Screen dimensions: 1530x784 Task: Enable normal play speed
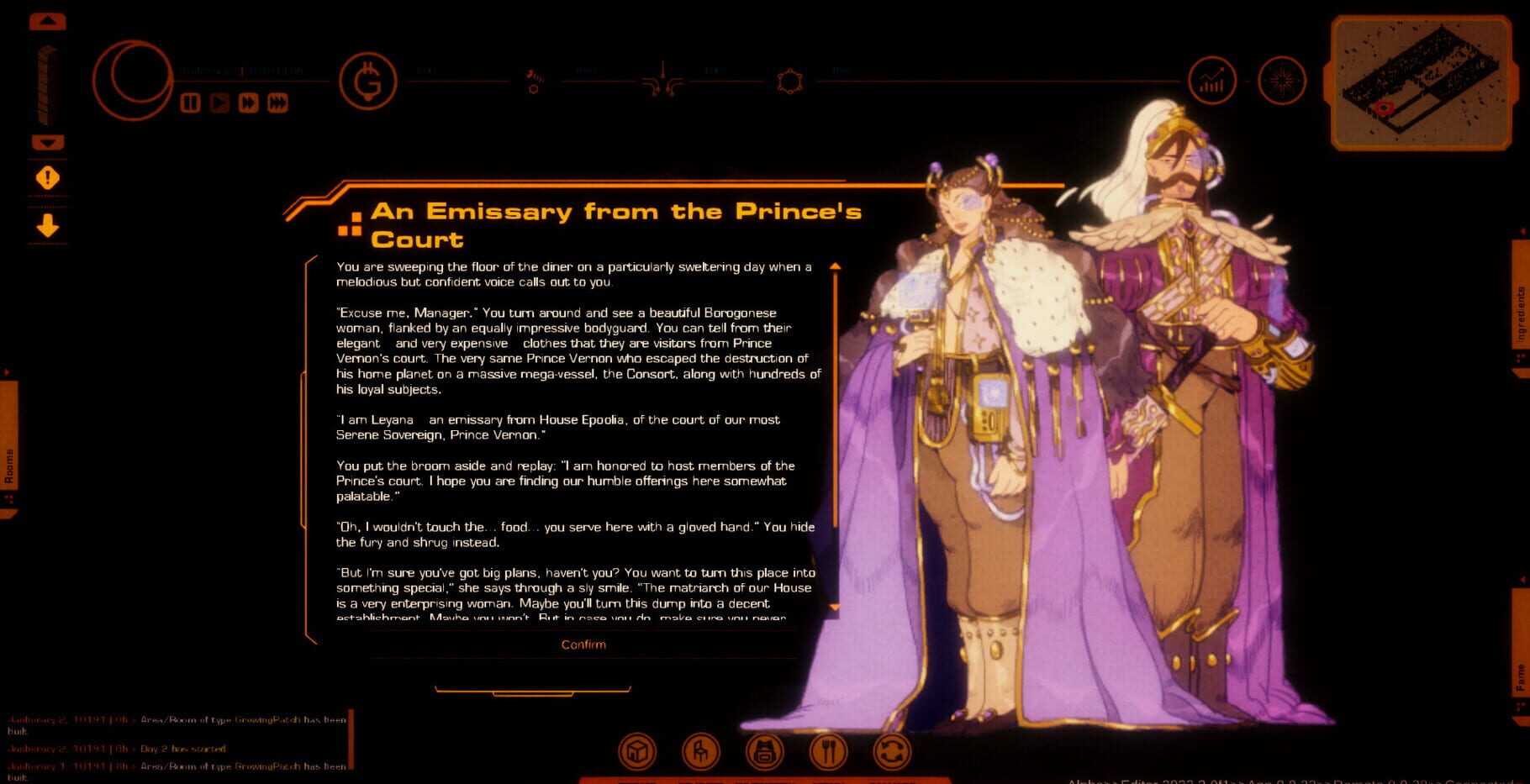218,103
